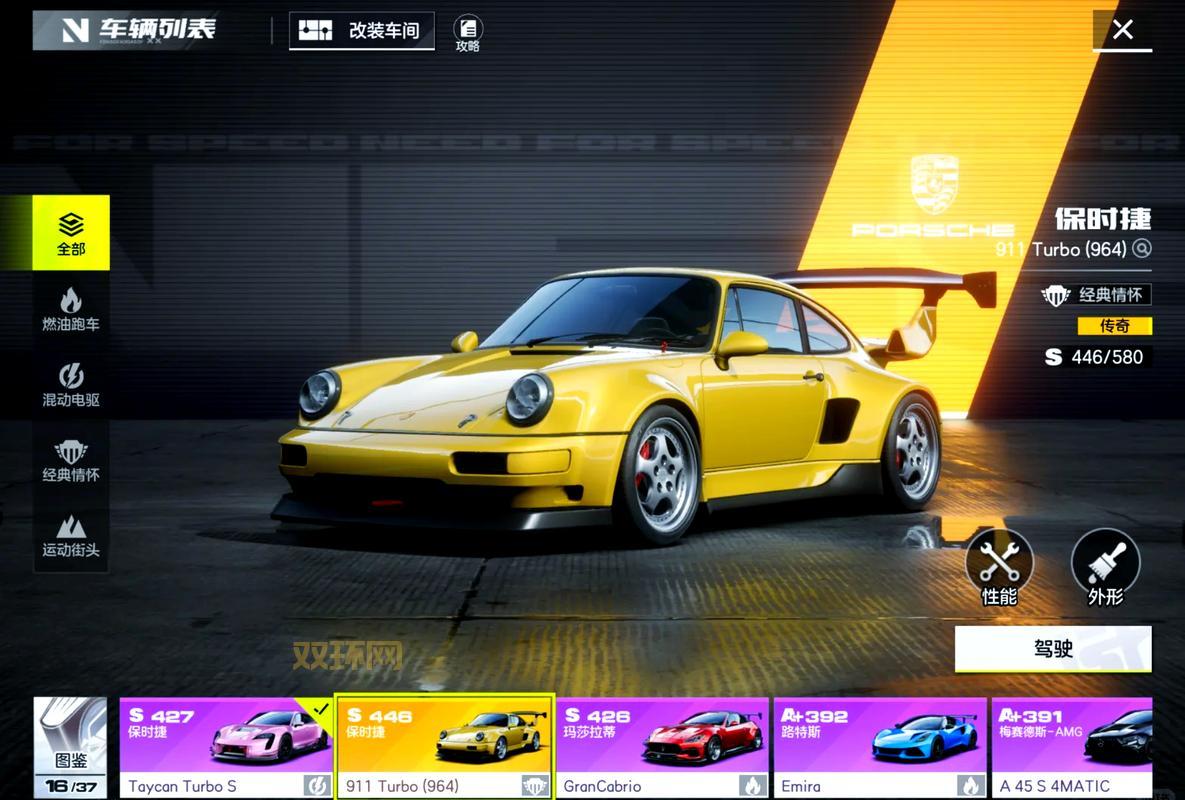Pick the blue Lotus Emira card
This screenshot has height=800, width=1185.
tap(880, 747)
